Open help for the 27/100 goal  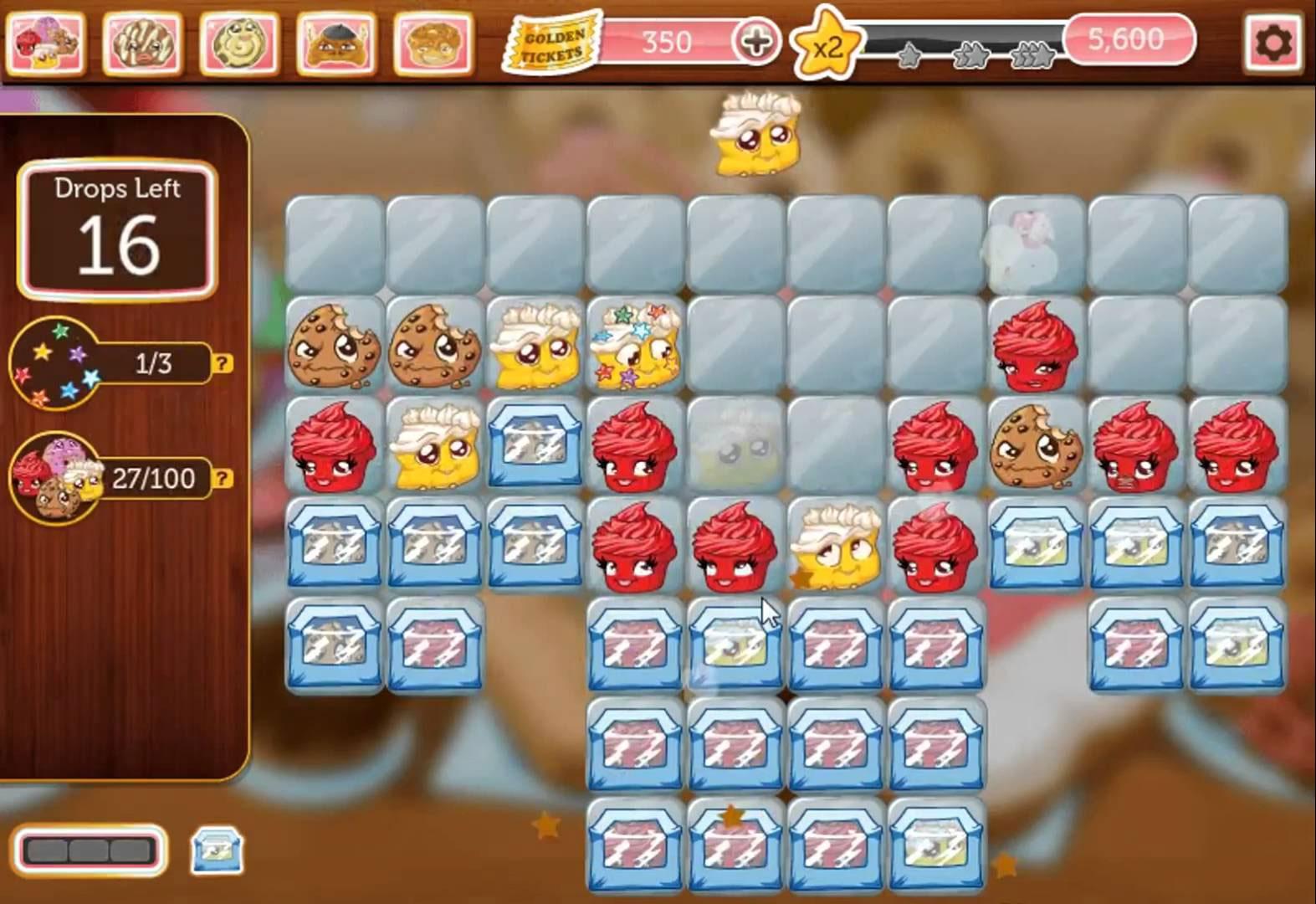coord(221,479)
